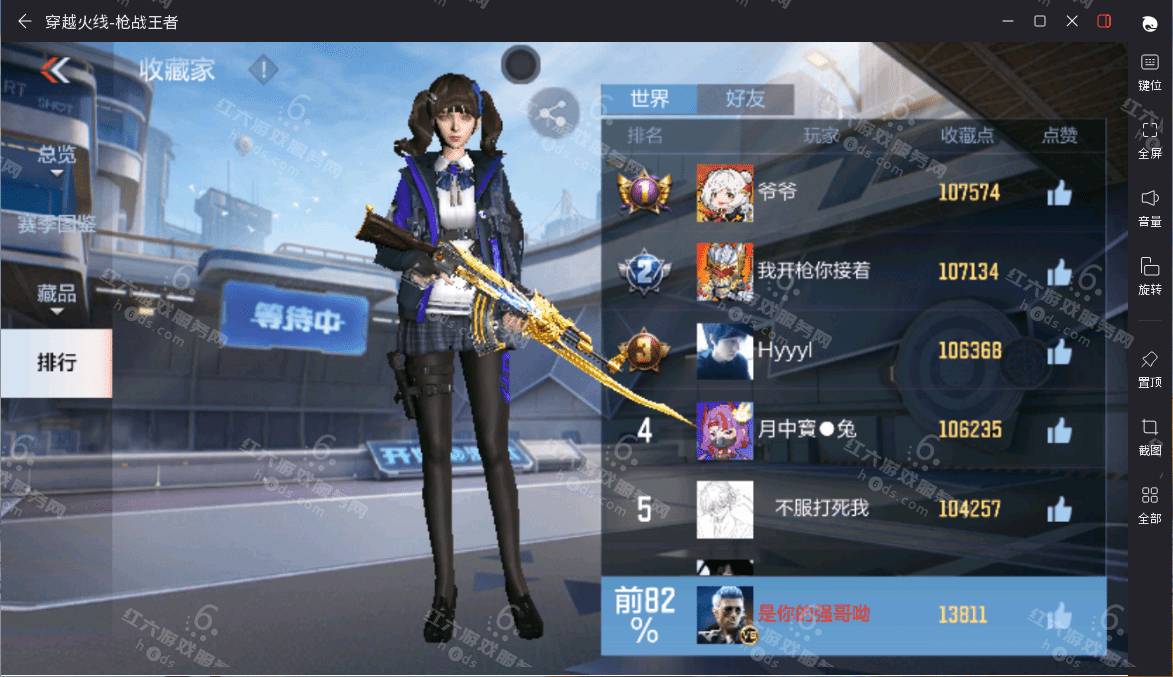
Task: Take a screenshot with 截图
Action: pyautogui.click(x=1149, y=436)
